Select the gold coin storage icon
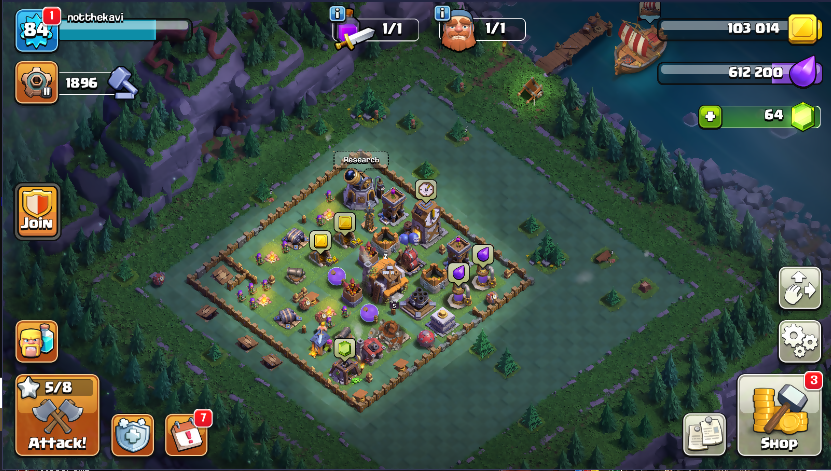 click(x=800, y=29)
